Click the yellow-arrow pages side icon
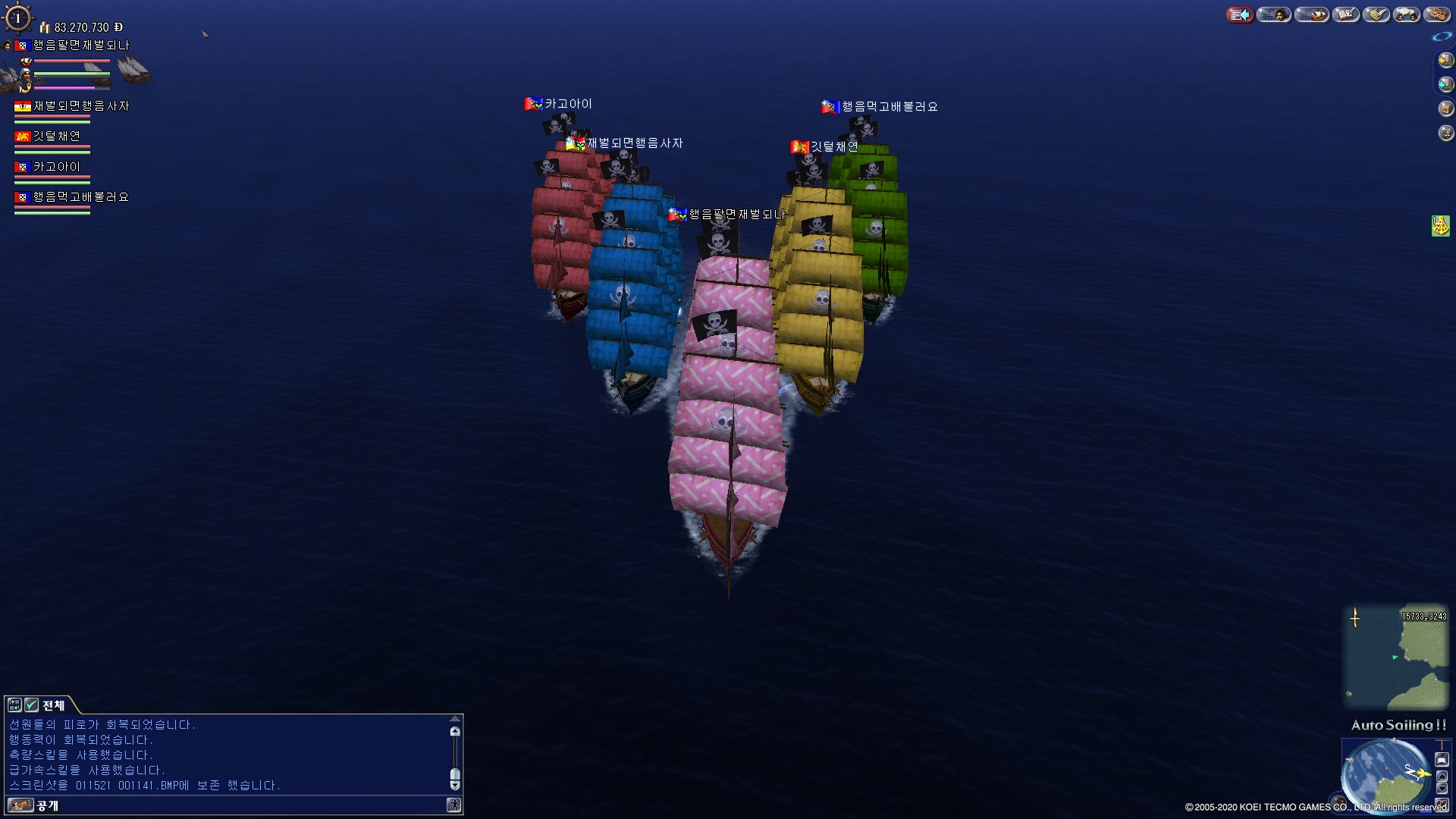The image size is (1456, 819). click(1446, 60)
